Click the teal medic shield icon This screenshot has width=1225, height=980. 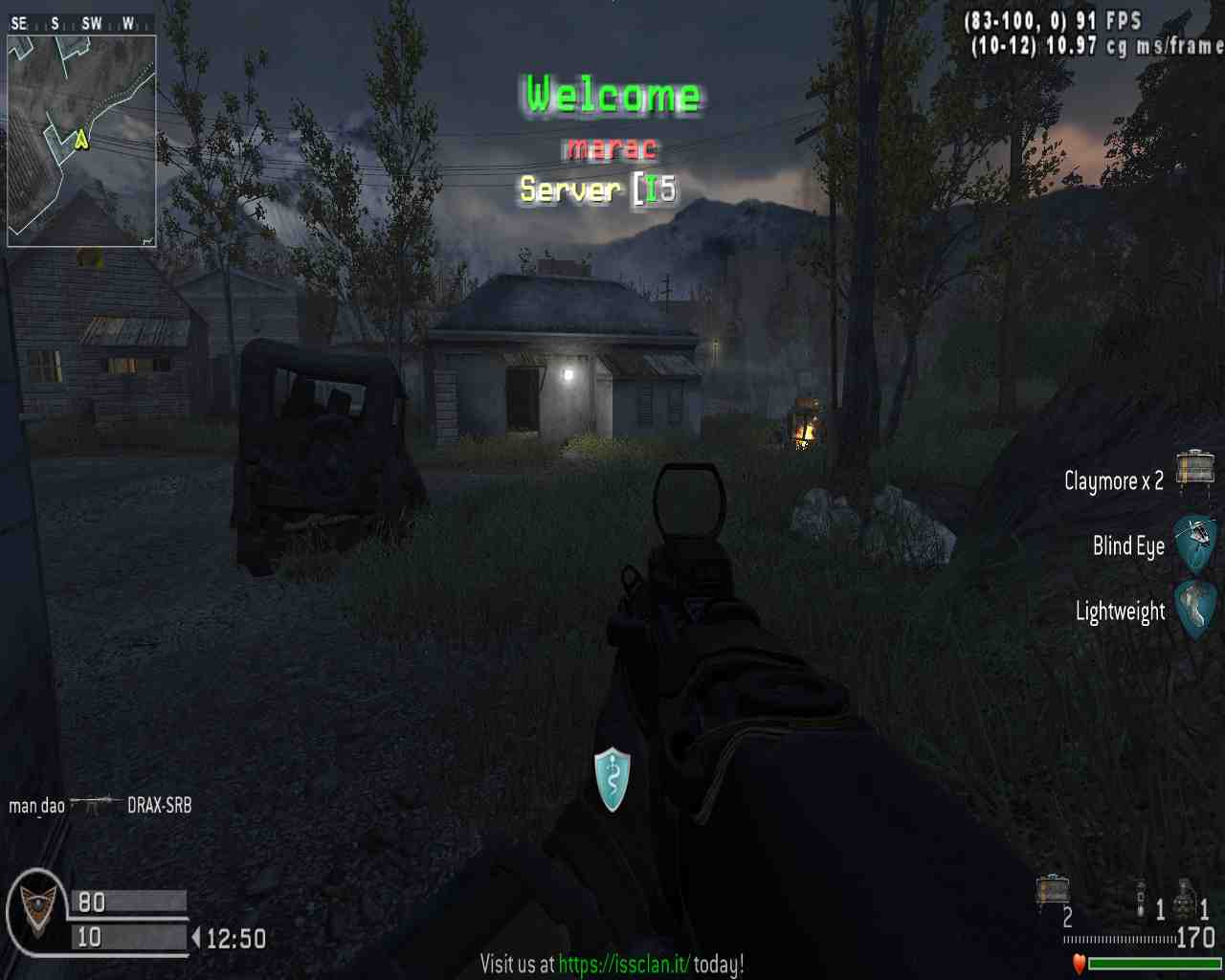tap(612, 779)
